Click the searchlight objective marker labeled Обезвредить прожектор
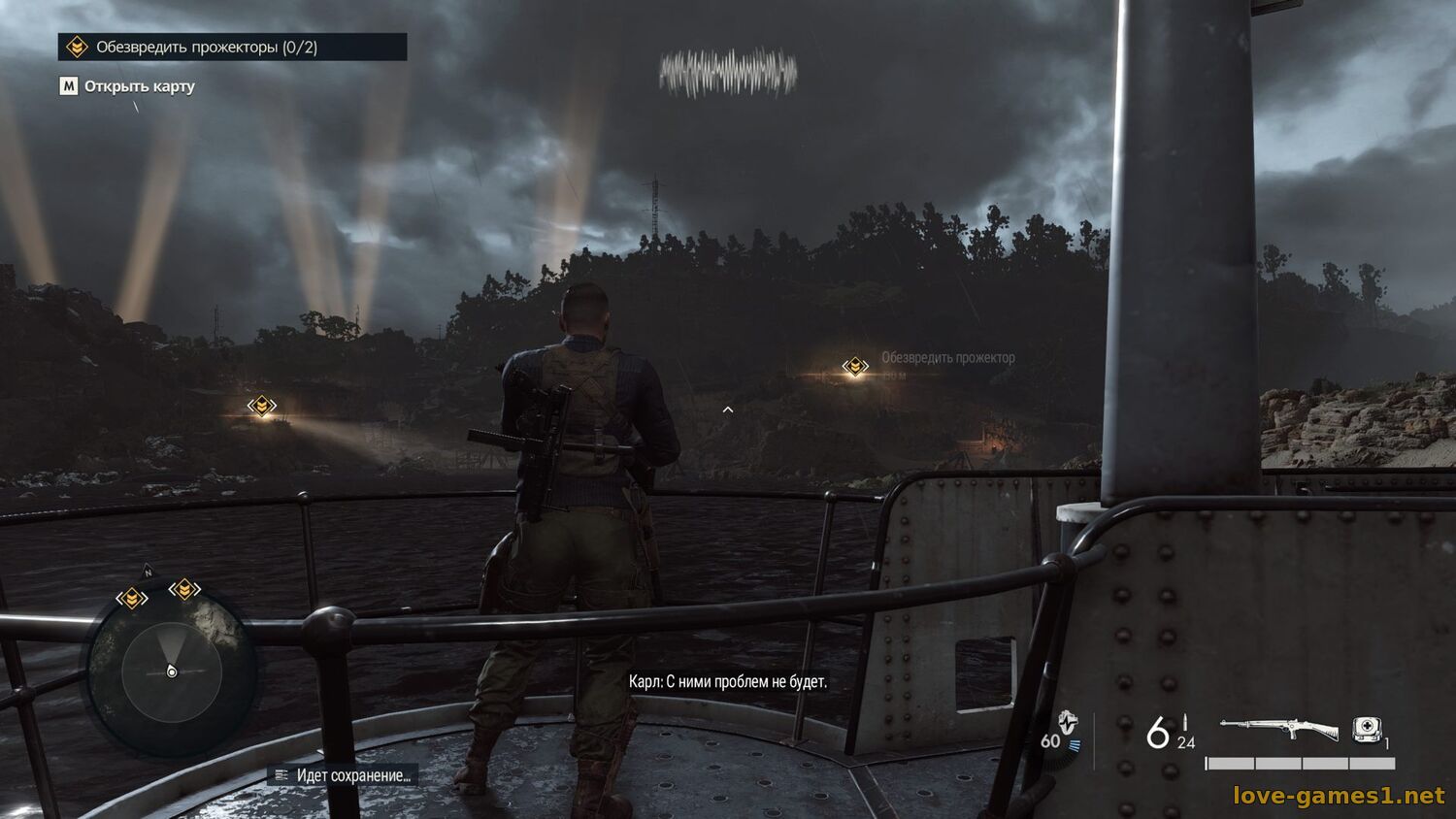The width and height of the screenshot is (1456, 819). (855, 366)
